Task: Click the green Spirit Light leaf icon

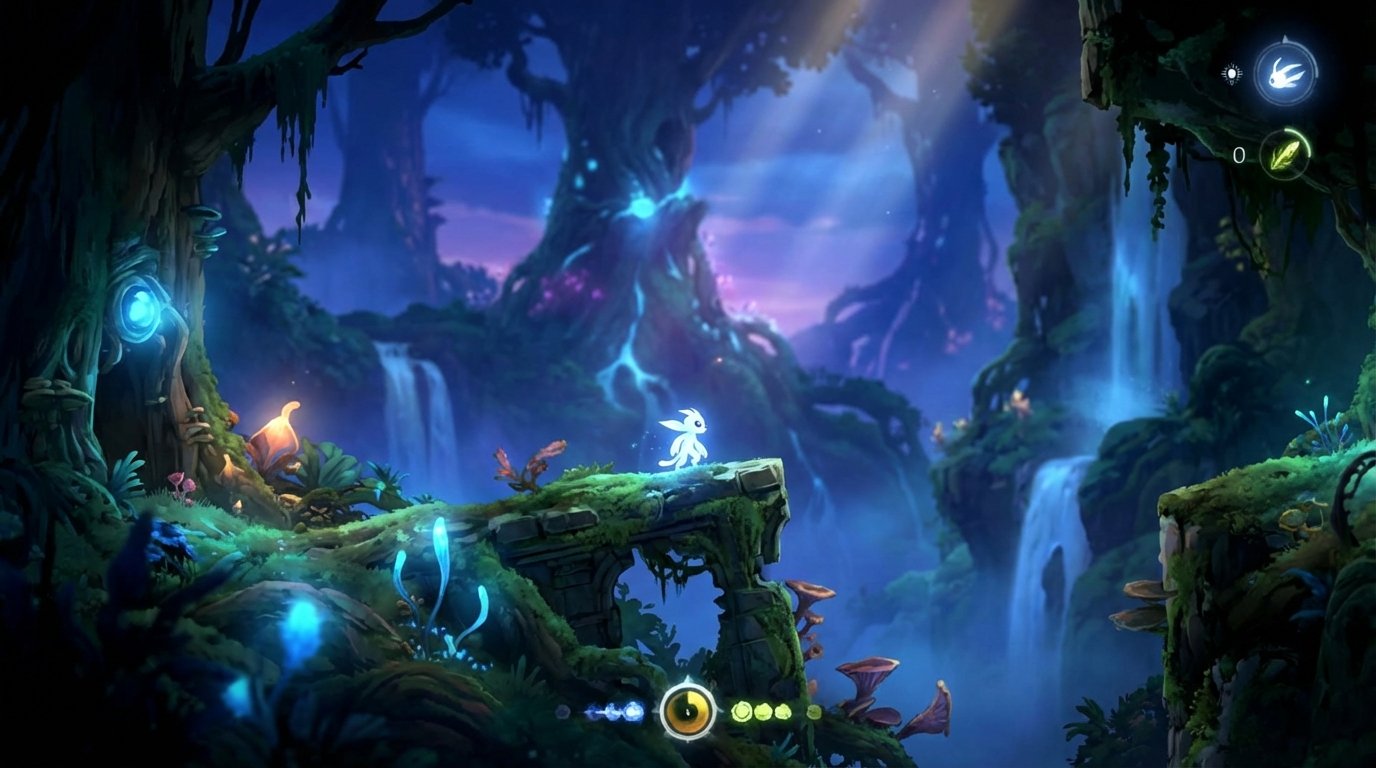Action: pos(1286,156)
